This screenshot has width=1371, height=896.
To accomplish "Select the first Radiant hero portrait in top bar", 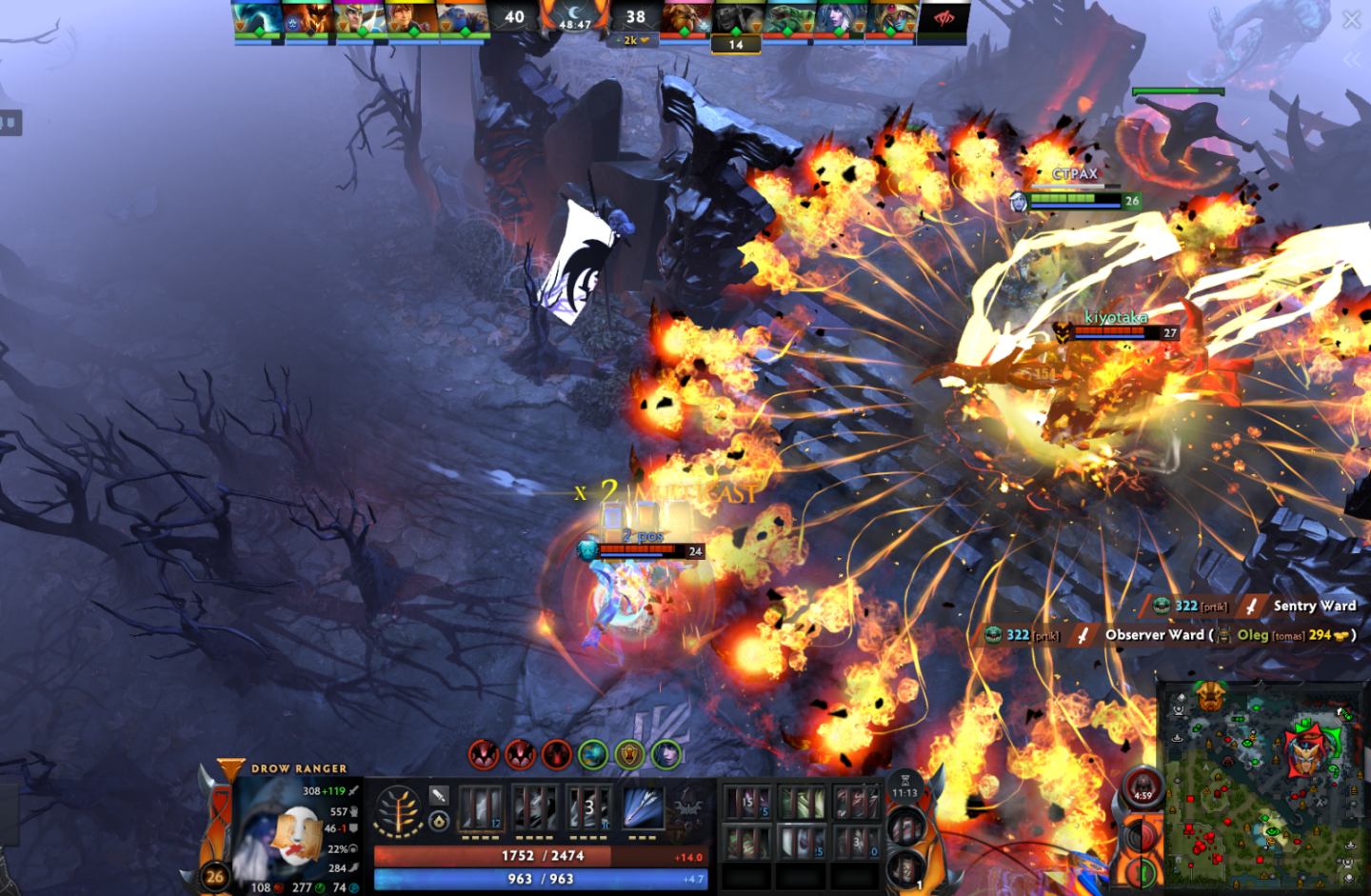I will [259, 19].
